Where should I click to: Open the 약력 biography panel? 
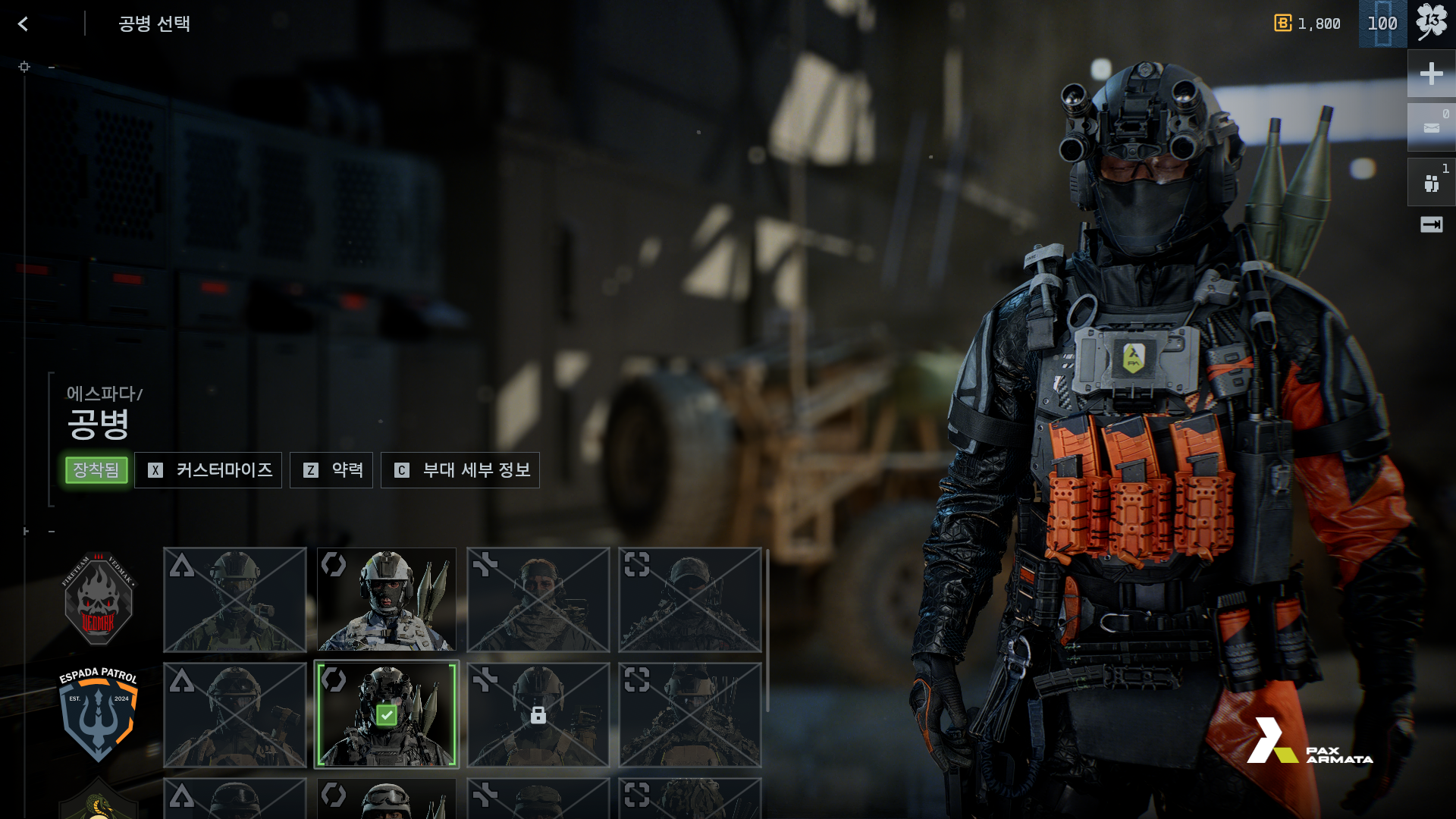331,470
